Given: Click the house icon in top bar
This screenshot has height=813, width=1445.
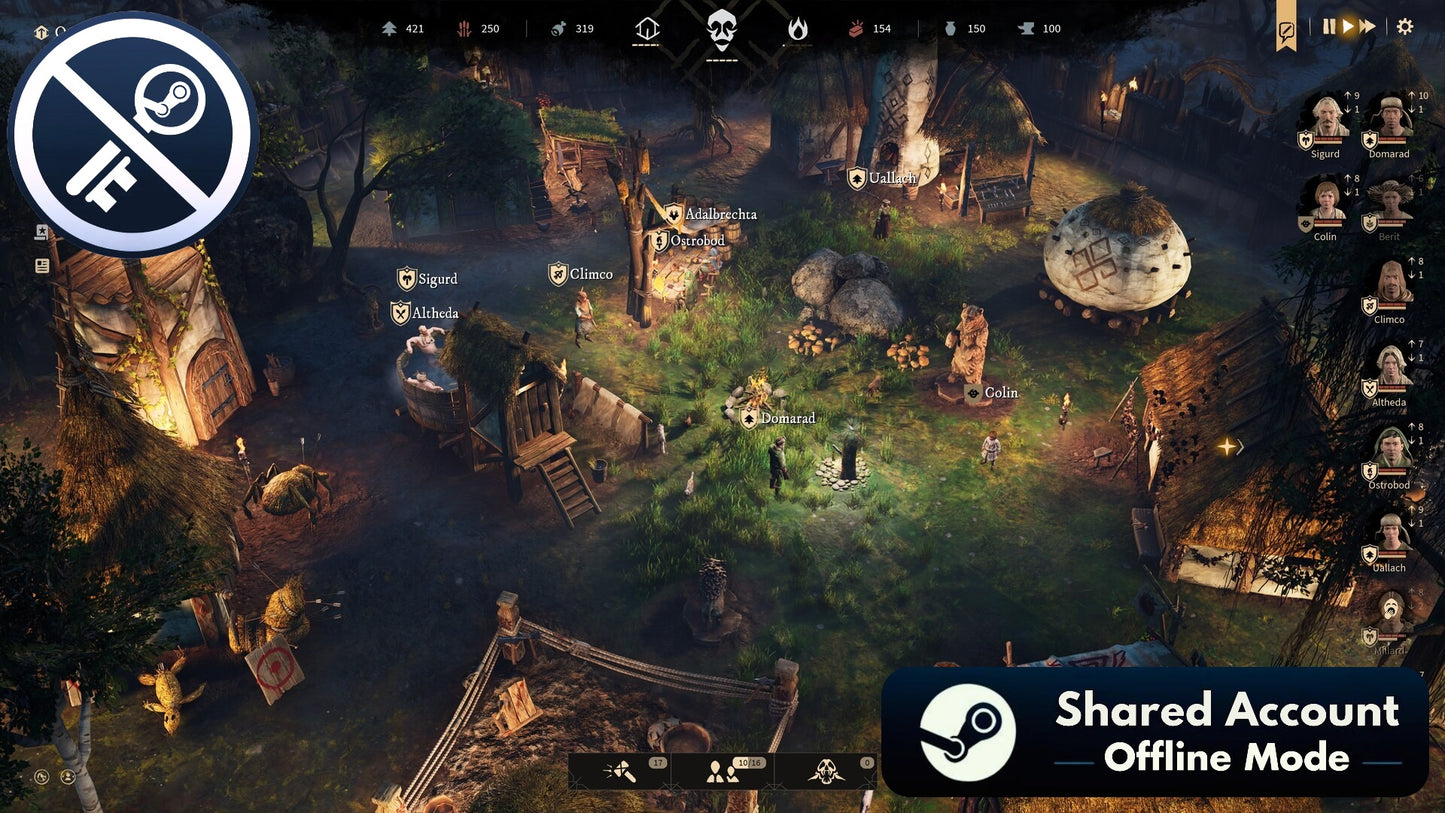Looking at the screenshot, I should (x=647, y=30).
